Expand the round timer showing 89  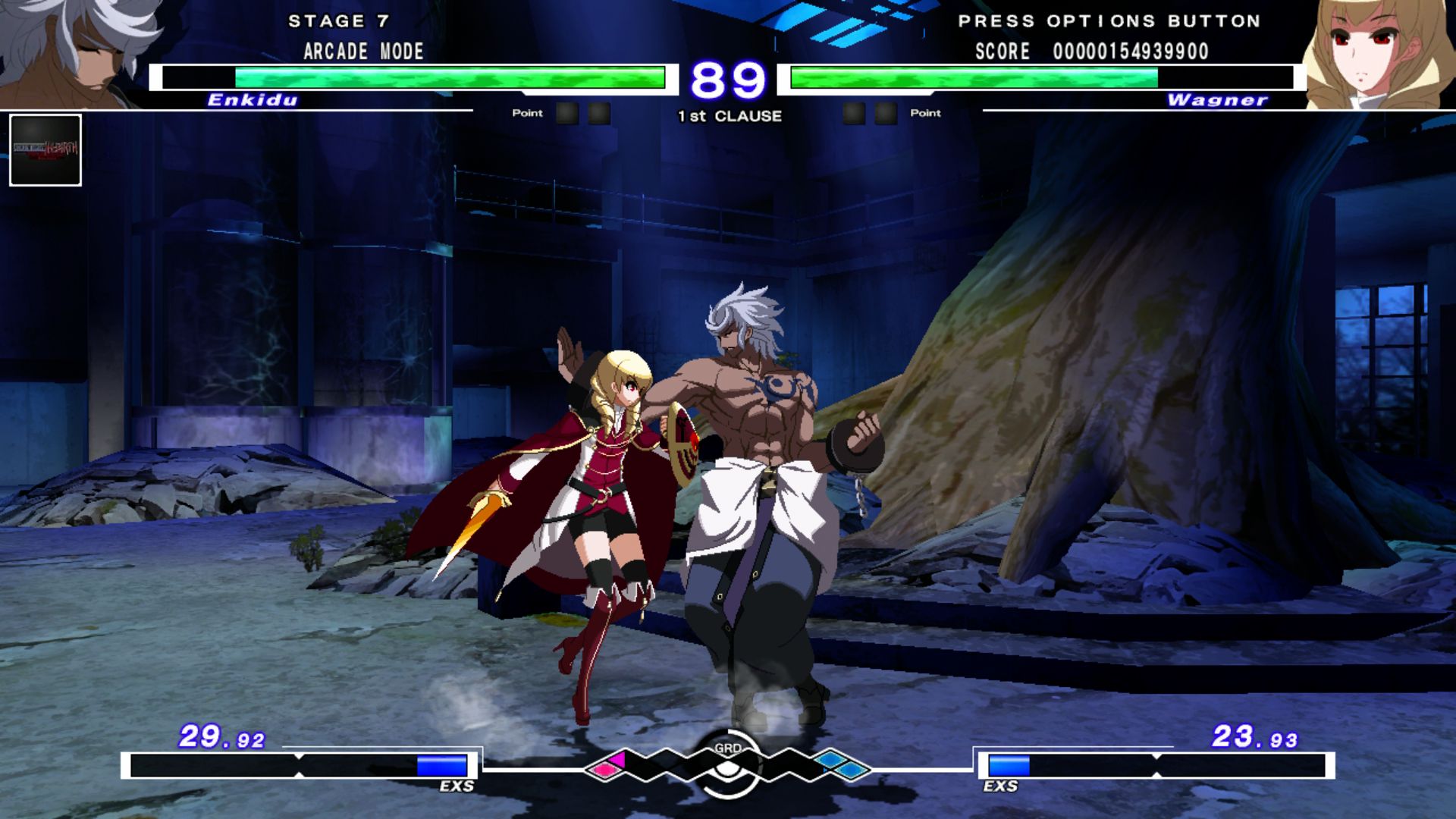point(730,78)
